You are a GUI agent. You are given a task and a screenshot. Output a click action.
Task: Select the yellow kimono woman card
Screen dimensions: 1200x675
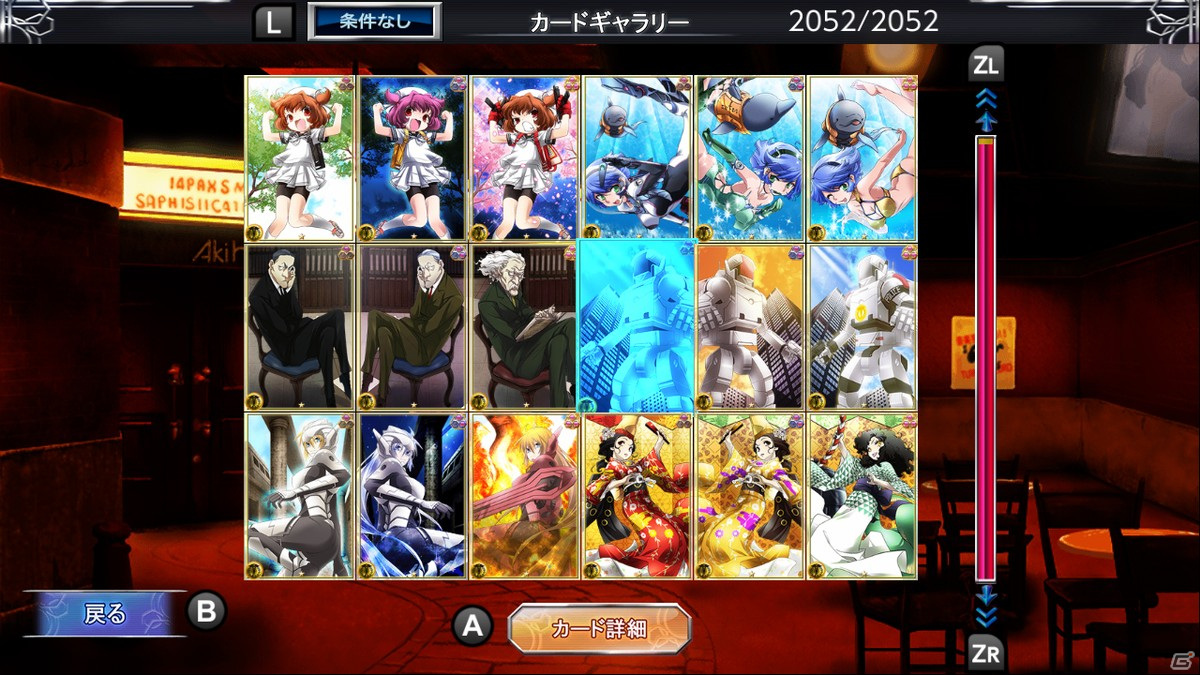[750, 496]
